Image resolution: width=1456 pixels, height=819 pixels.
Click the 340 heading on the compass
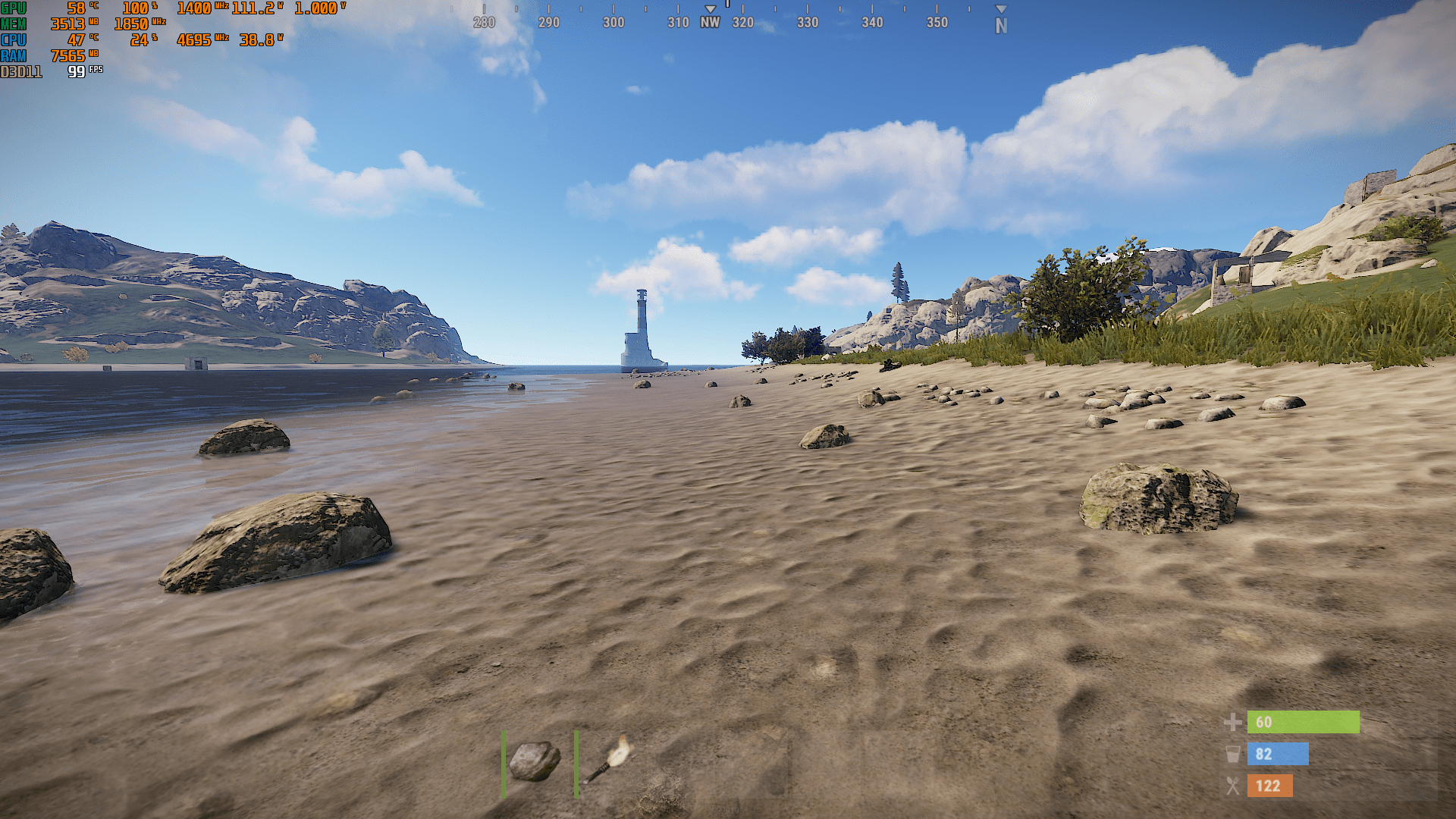point(871,23)
